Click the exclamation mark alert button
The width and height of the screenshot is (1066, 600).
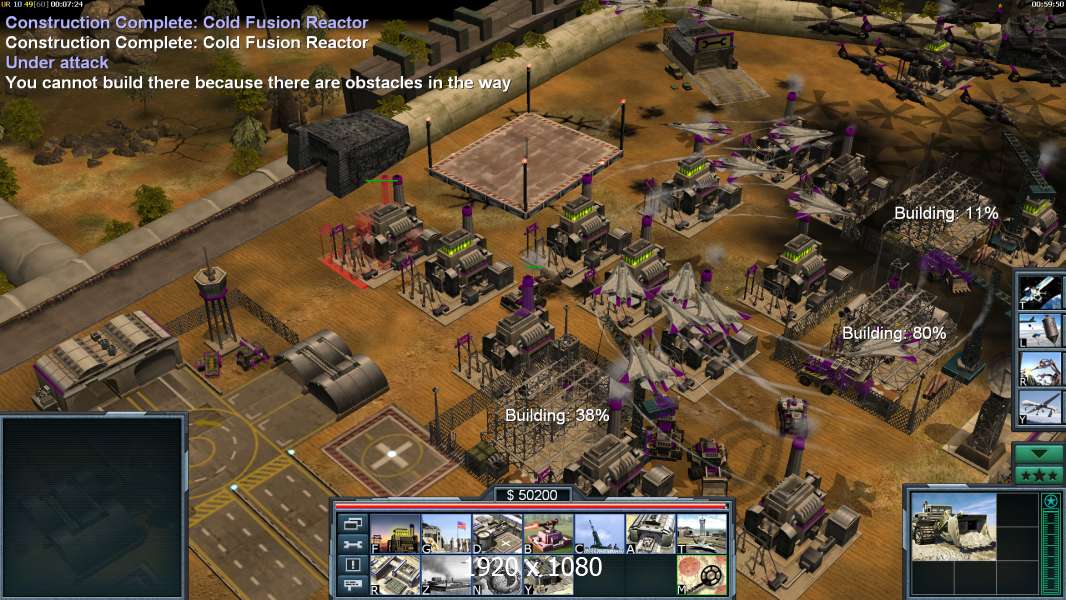click(x=351, y=565)
